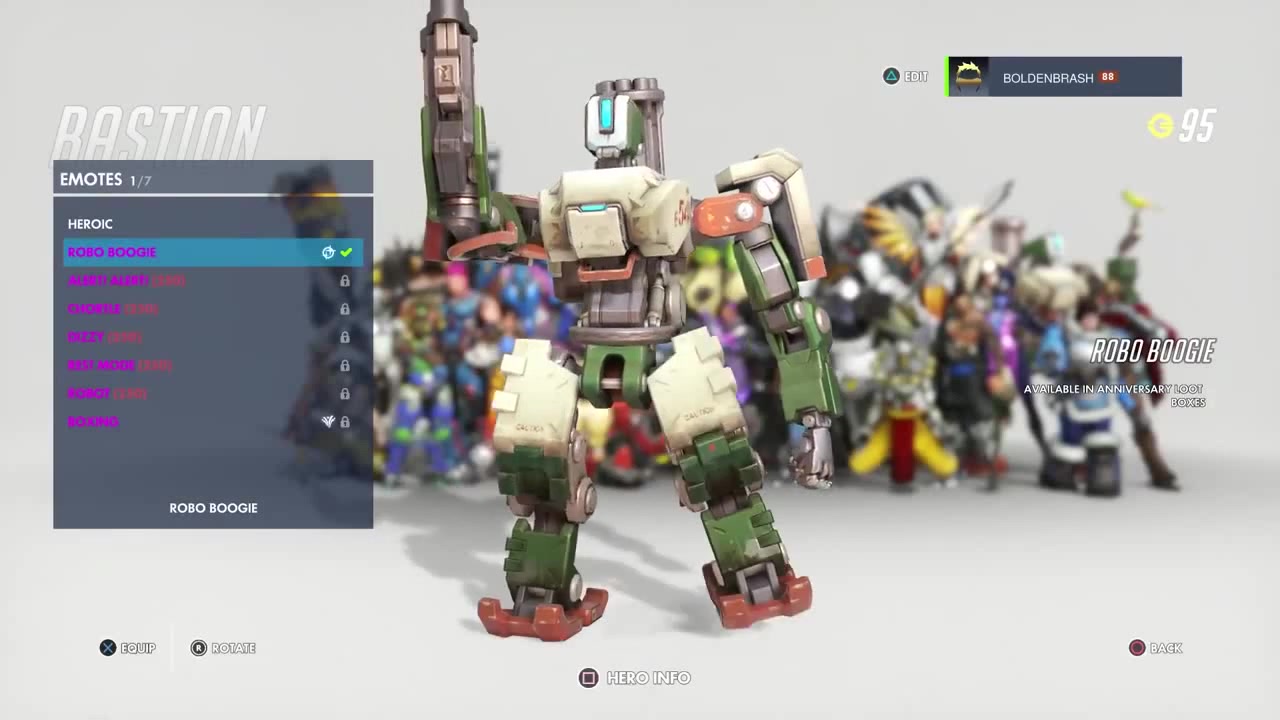Image resolution: width=1280 pixels, height=720 pixels.
Task: Click the circle BACK button icon
Action: point(1137,648)
